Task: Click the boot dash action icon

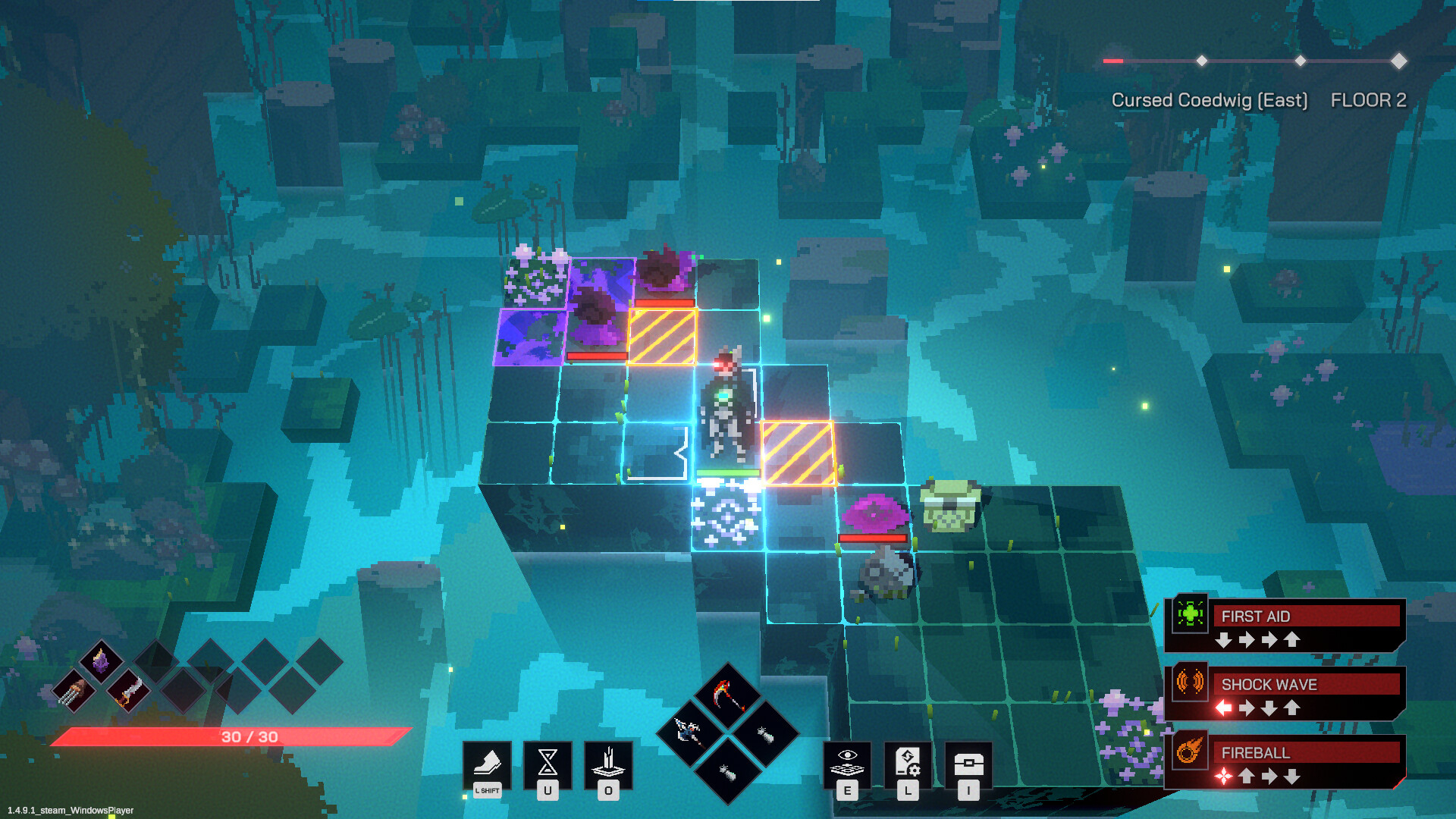Action: [487, 763]
